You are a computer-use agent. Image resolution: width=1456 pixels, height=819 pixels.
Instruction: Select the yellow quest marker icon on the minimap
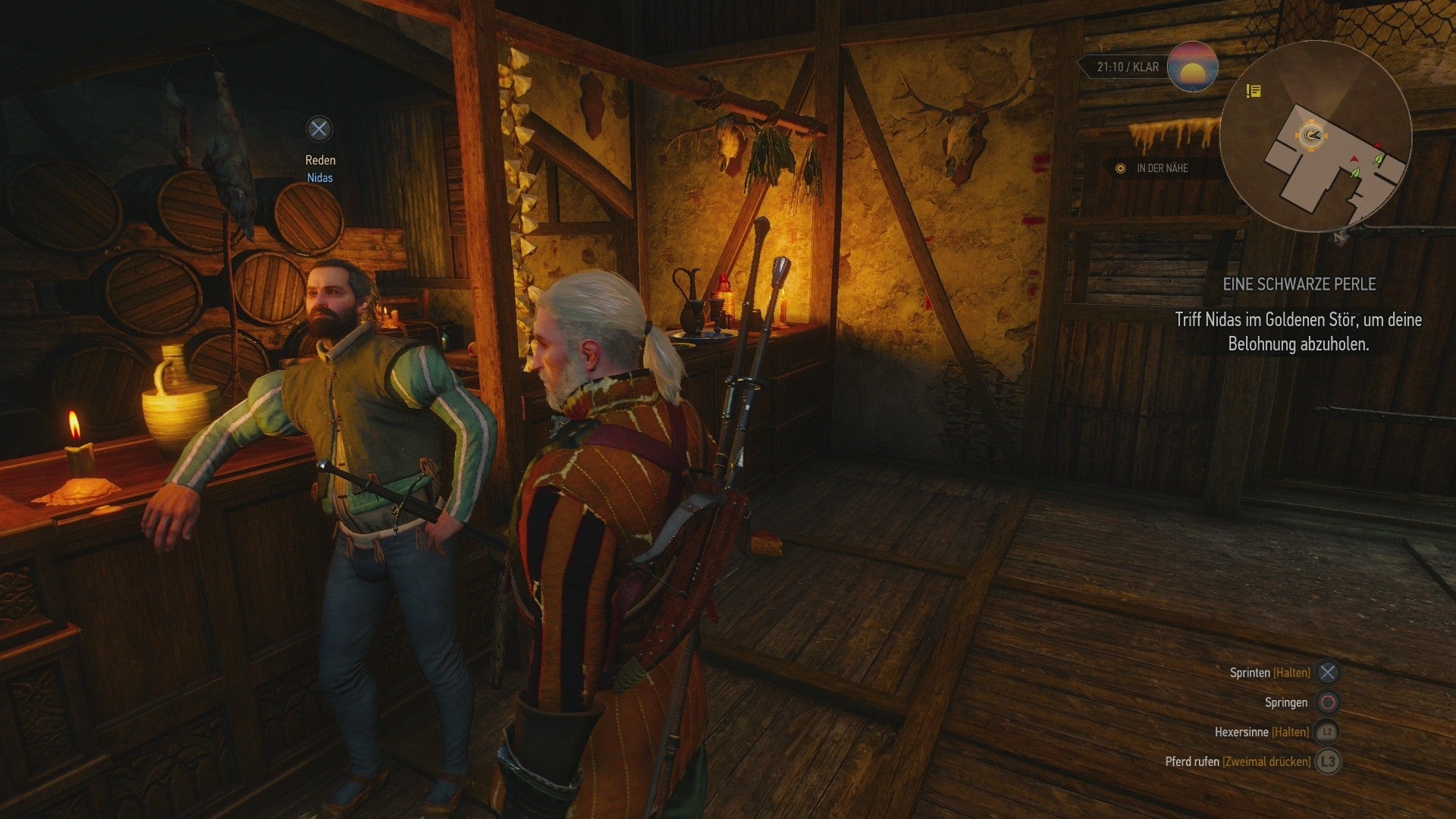coord(1253,90)
